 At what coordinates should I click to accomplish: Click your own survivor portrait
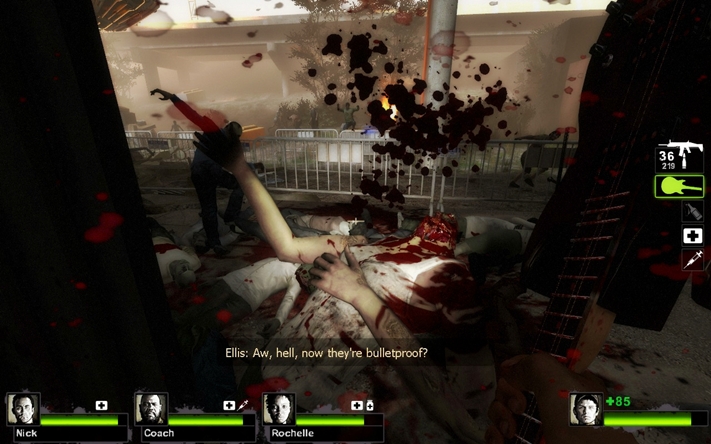pos(586,408)
